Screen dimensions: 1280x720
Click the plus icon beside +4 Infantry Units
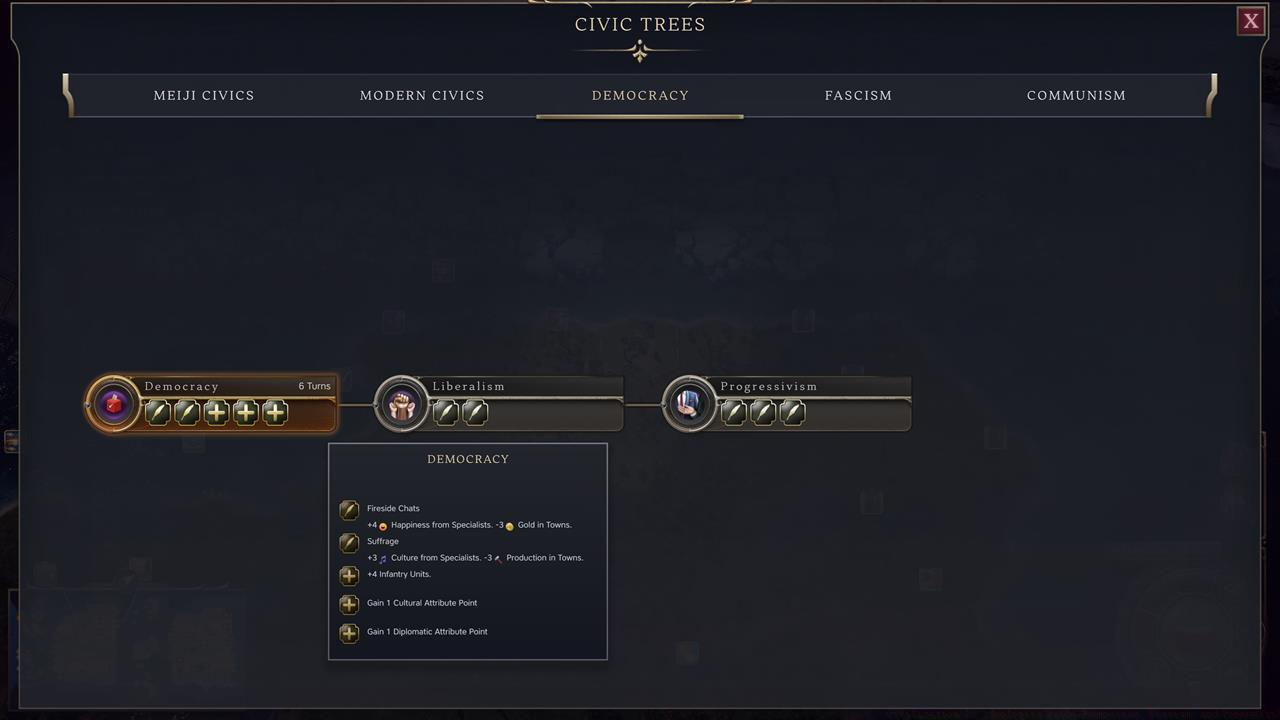pyautogui.click(x=349, y=575)
